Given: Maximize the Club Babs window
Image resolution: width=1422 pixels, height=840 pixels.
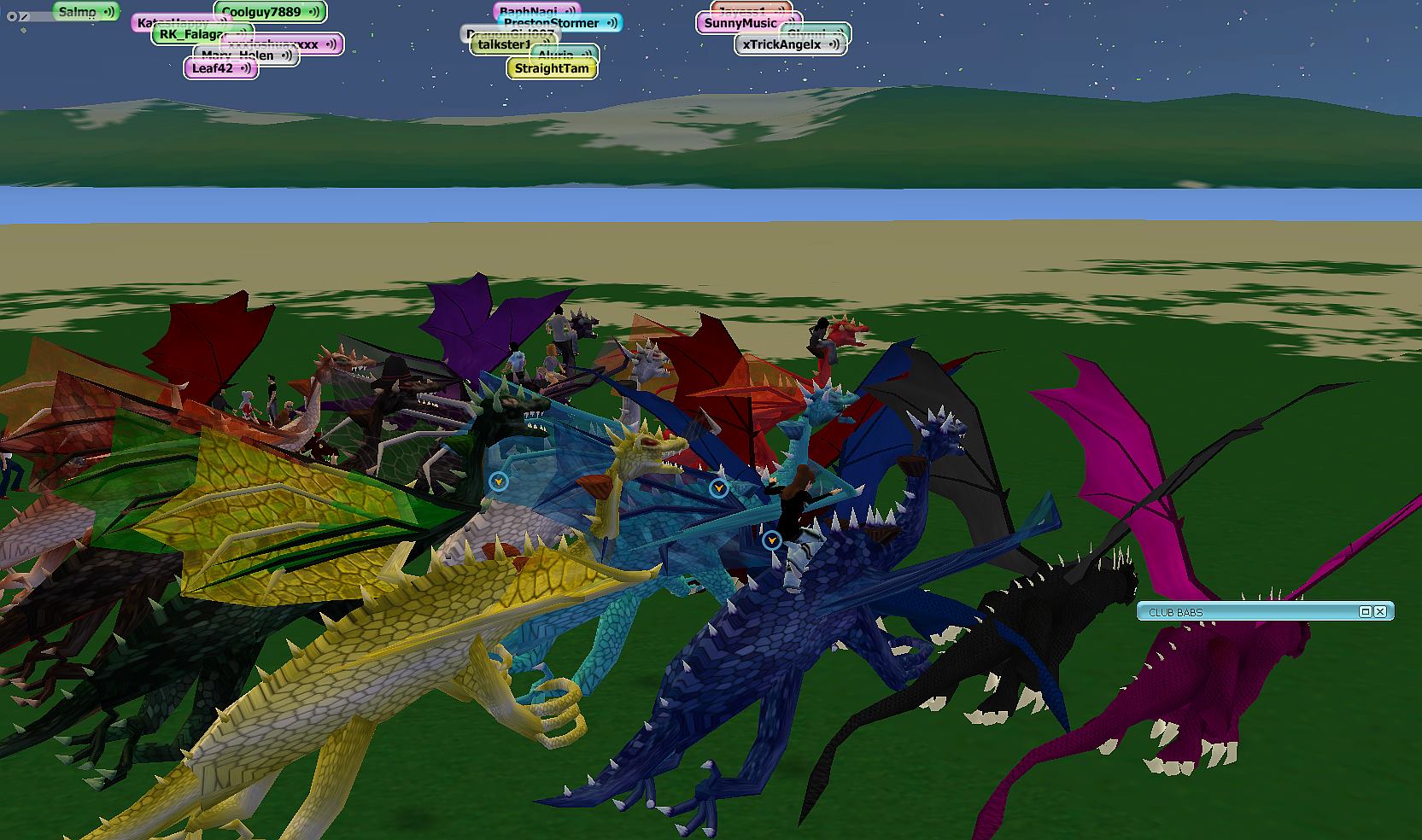Looking at the screenshot, I should click(x=1365, y=611).
